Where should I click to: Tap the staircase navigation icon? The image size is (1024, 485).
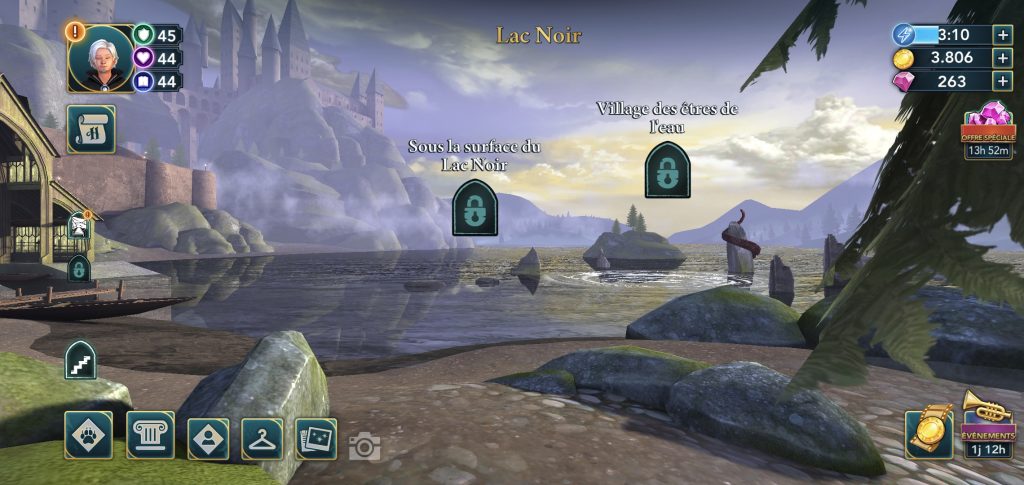click(x=80, y=361)
